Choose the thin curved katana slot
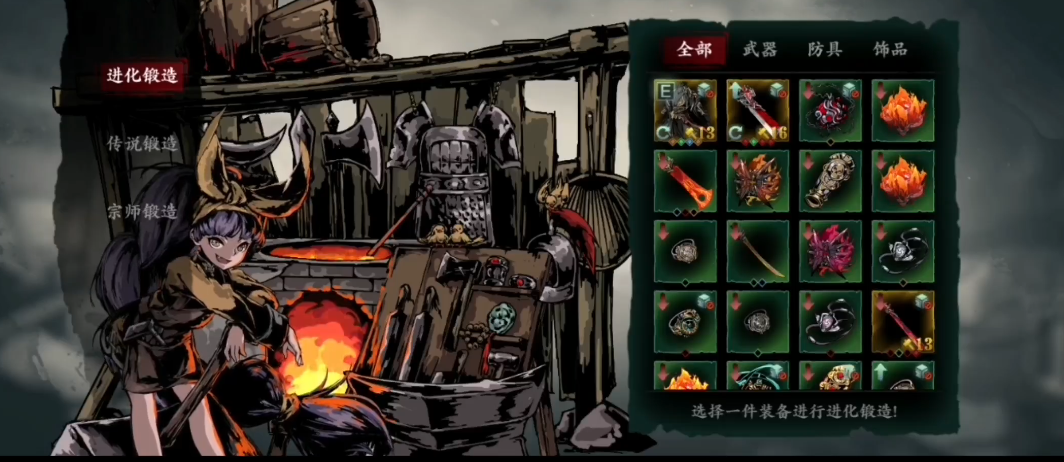The image size is (1064, 462). click(x=758, y=251)
